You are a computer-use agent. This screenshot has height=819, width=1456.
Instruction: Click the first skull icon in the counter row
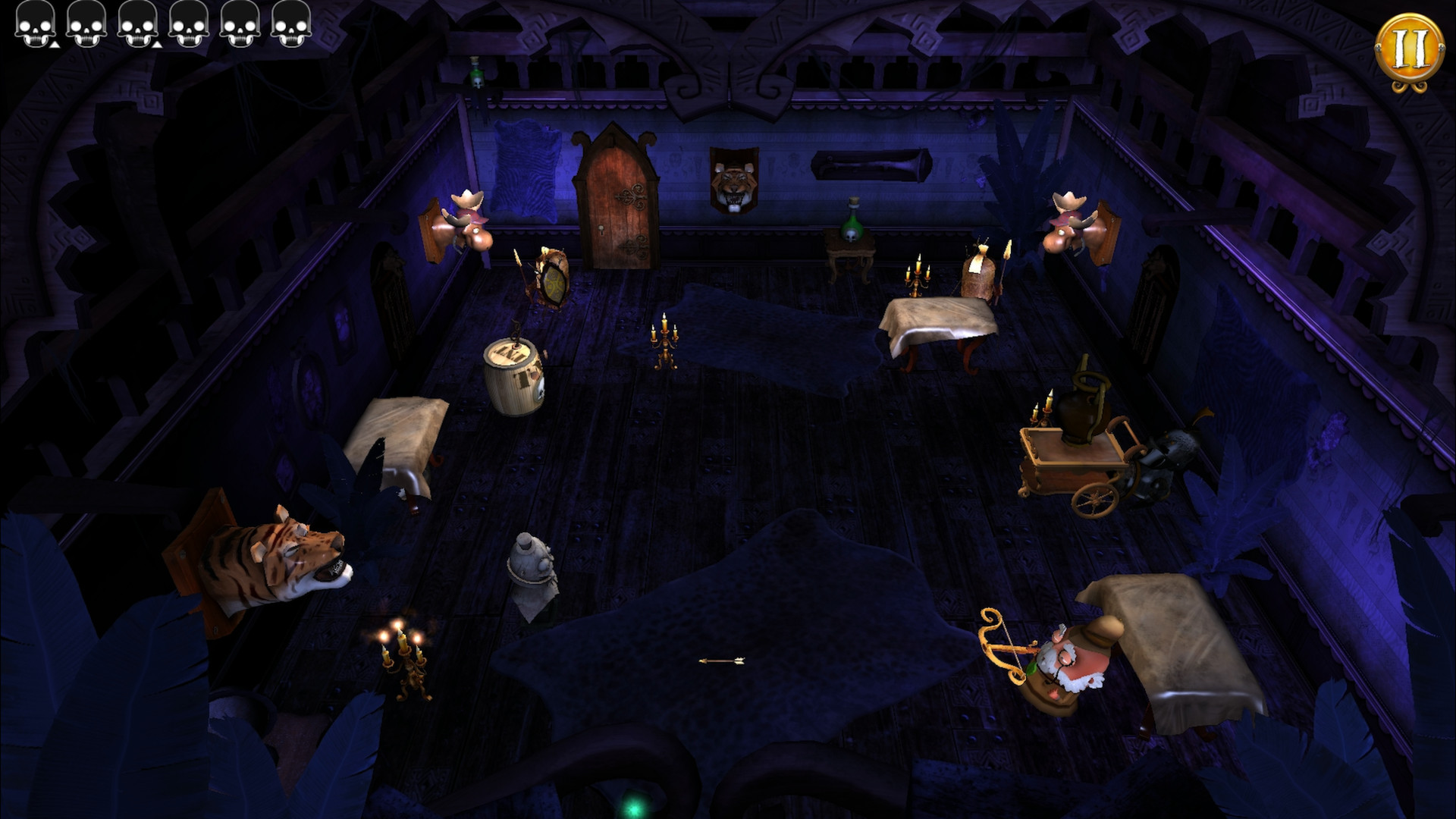[36, 24]
